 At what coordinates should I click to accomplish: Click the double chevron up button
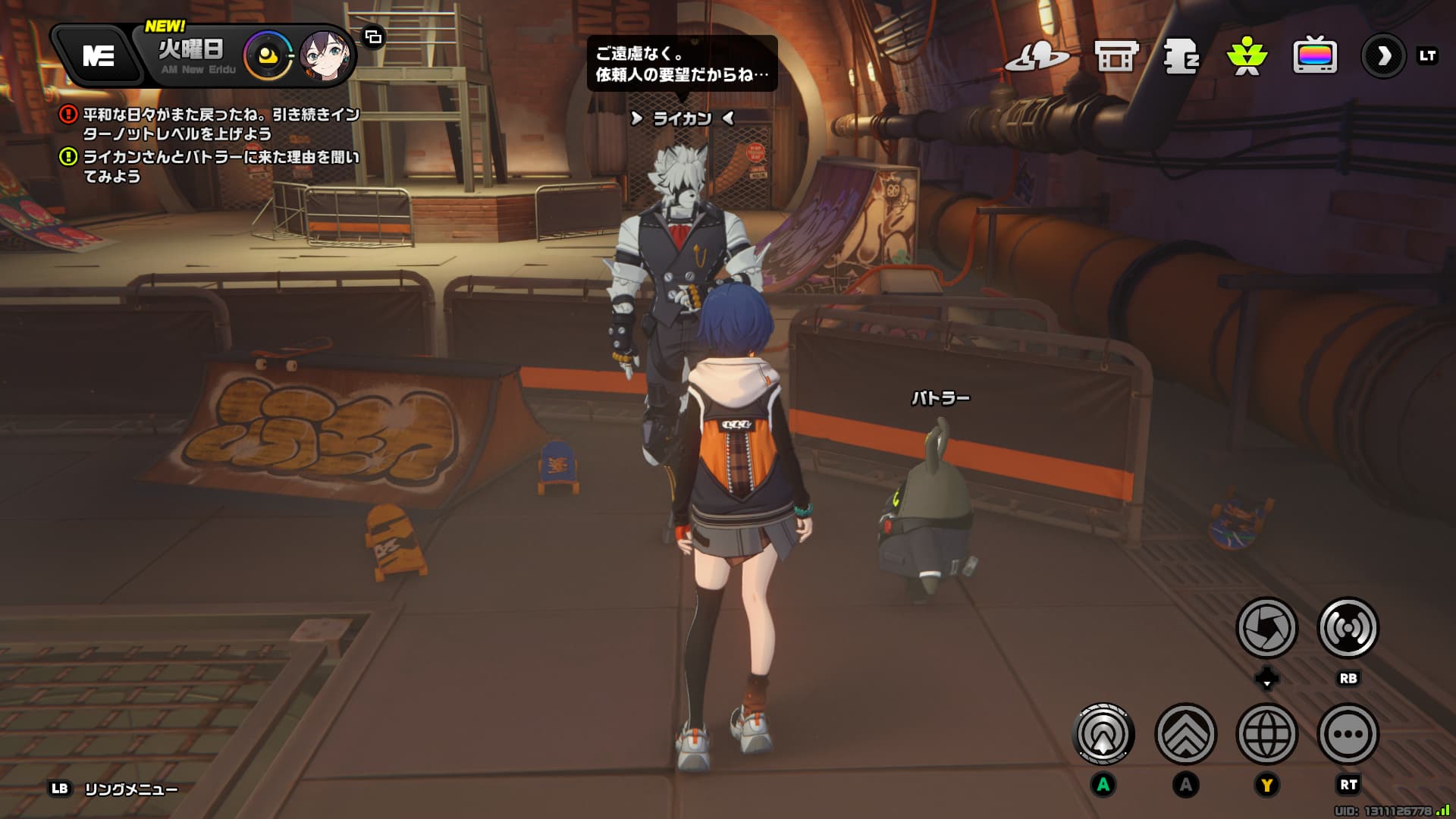point(1185,734)
